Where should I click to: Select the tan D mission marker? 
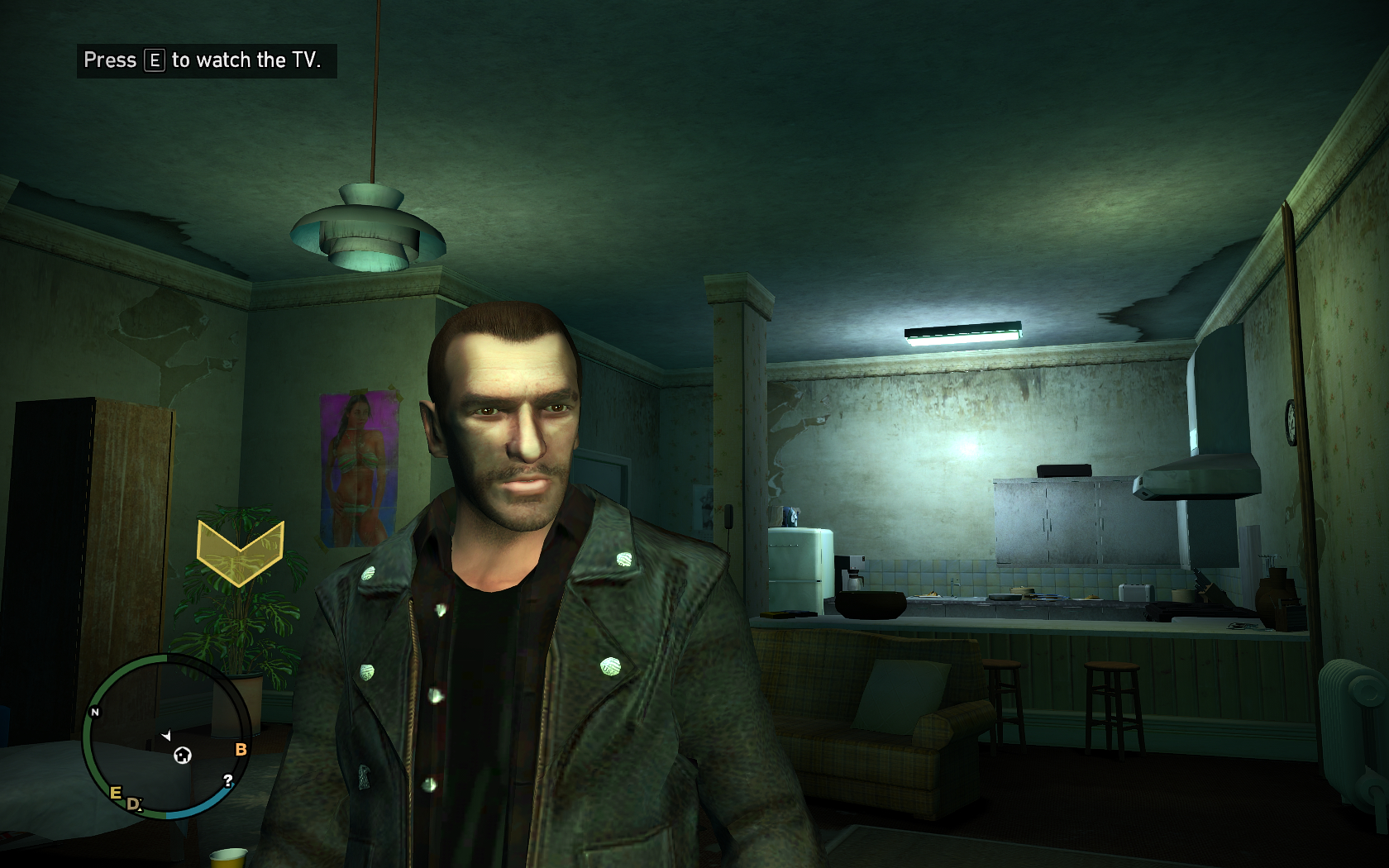pos(133,804)
